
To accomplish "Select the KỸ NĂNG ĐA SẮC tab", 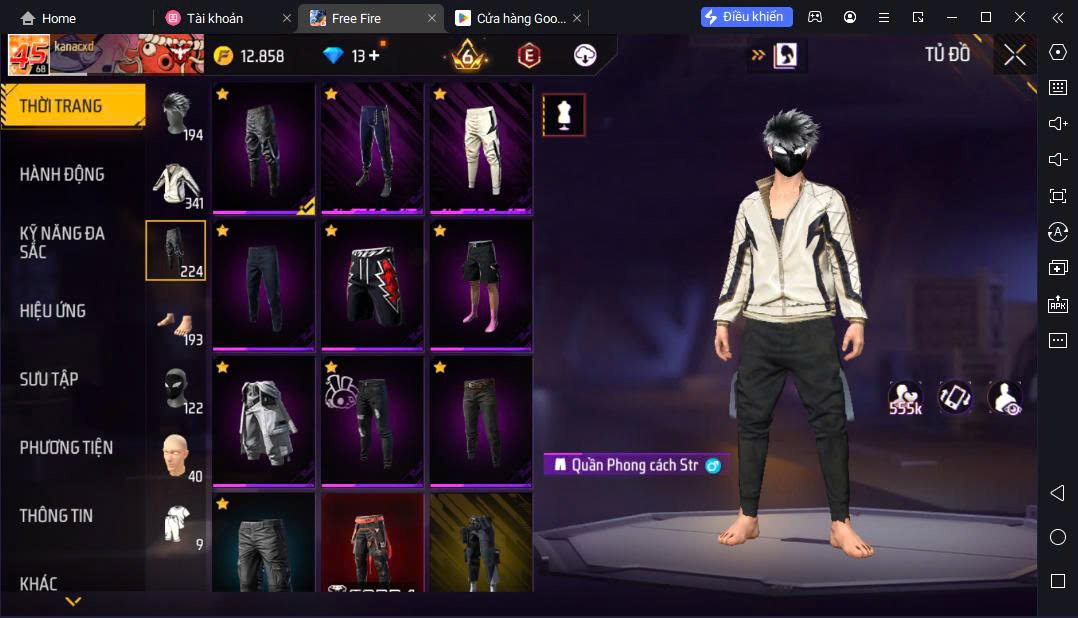I will (62, 242).
